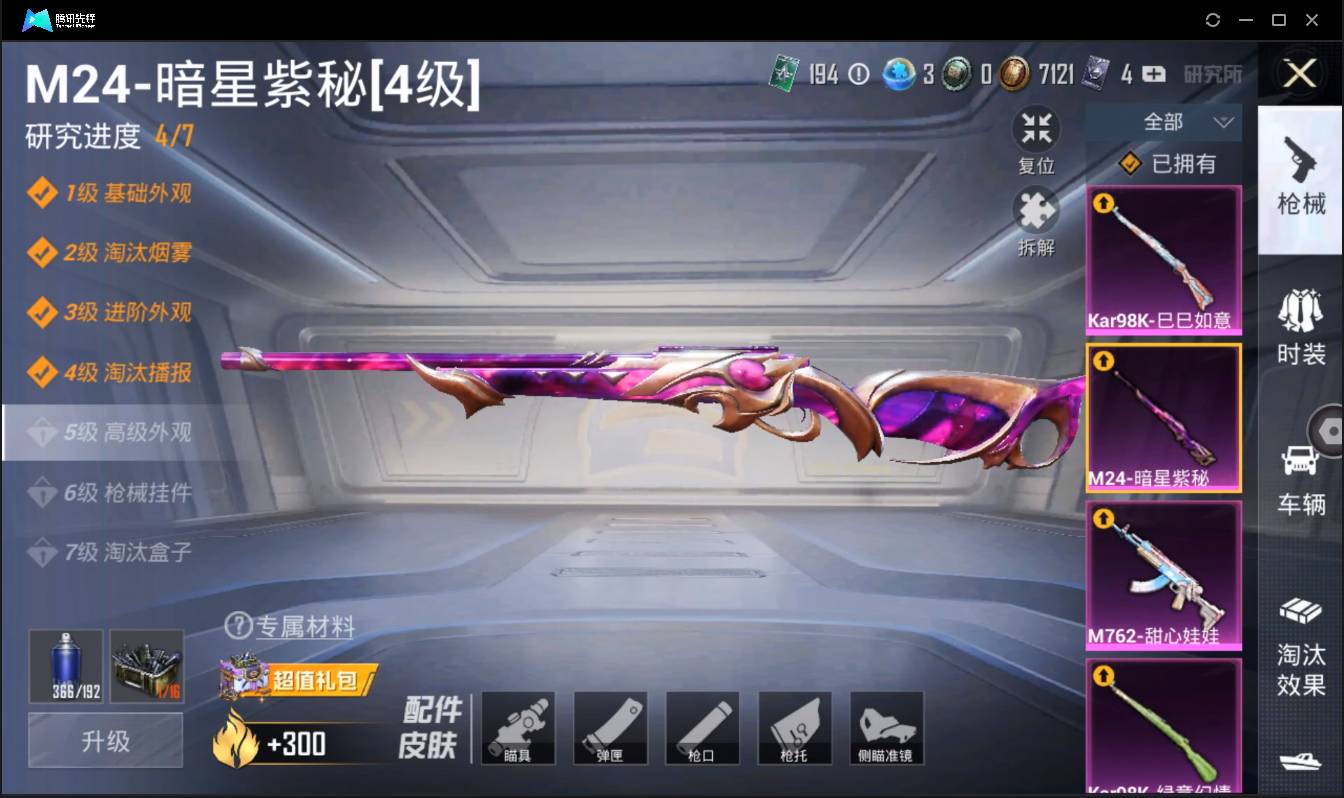Select the 侧瞄准镜 side scope icon

click(887, 727)
